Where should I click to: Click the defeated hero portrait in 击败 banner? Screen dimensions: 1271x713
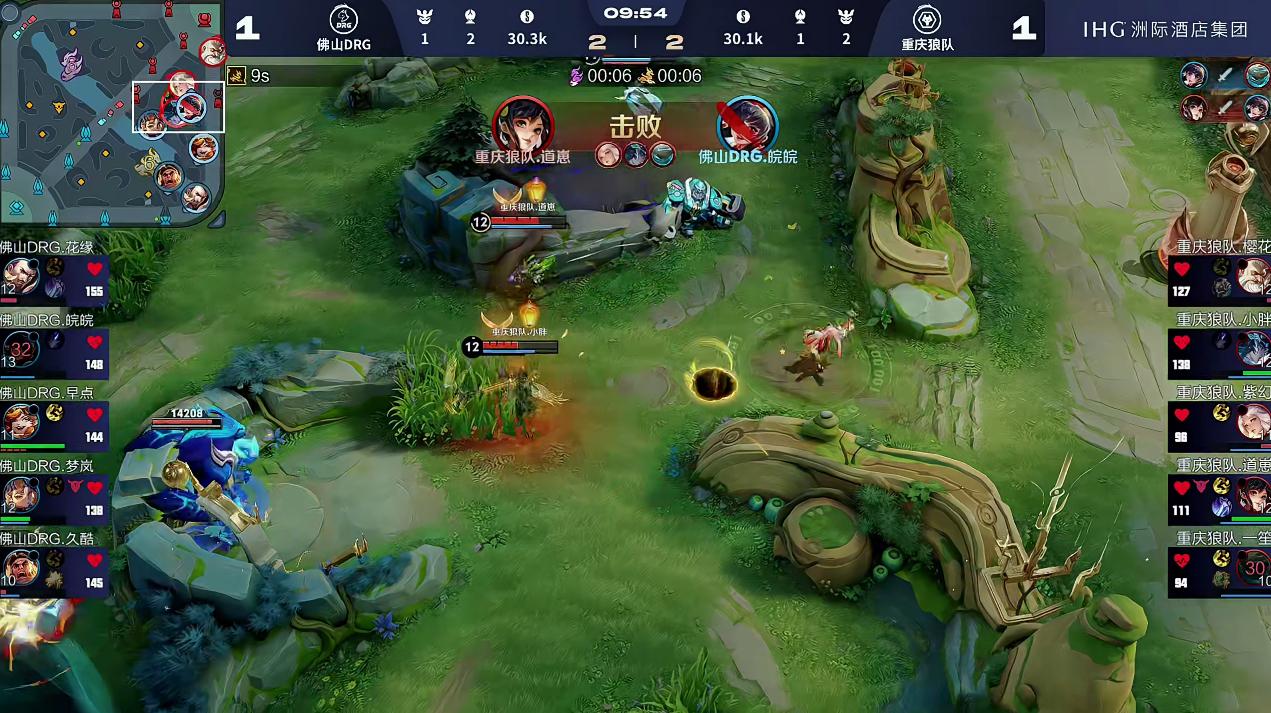pos(747,124)
